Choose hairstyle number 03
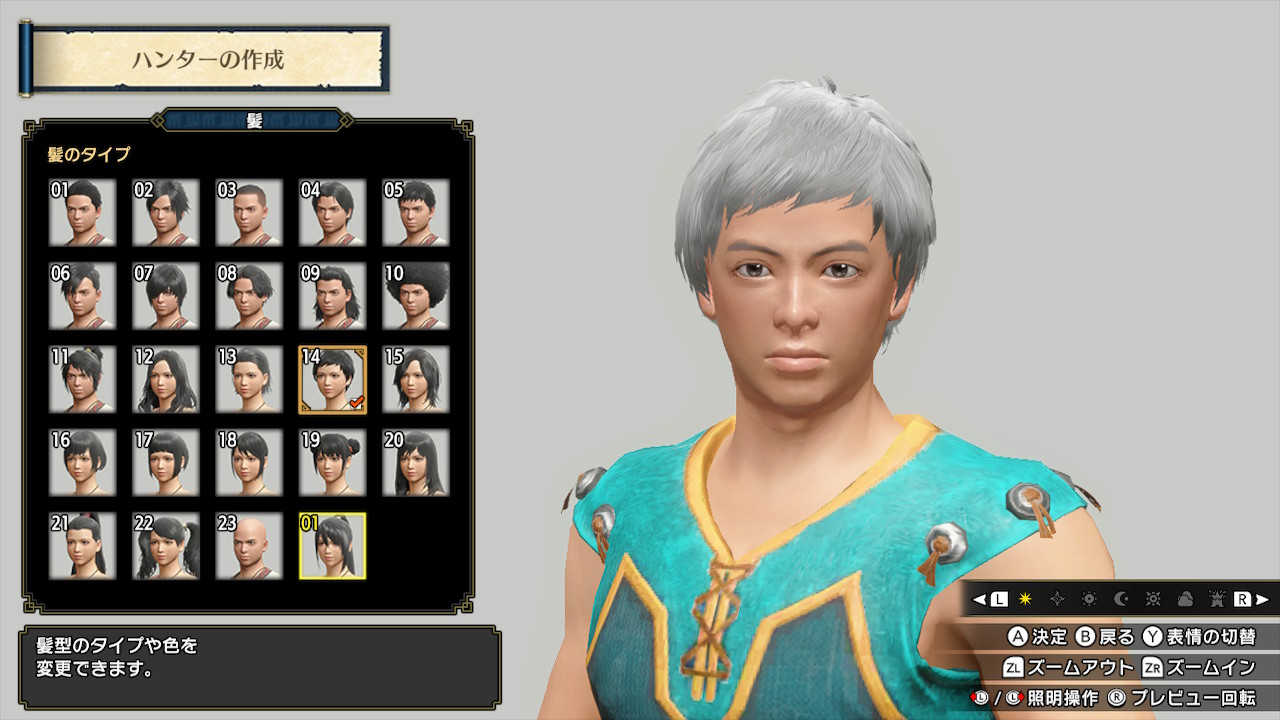The image size is (1280, 720). pyautogui.click(x=249, y=213)
